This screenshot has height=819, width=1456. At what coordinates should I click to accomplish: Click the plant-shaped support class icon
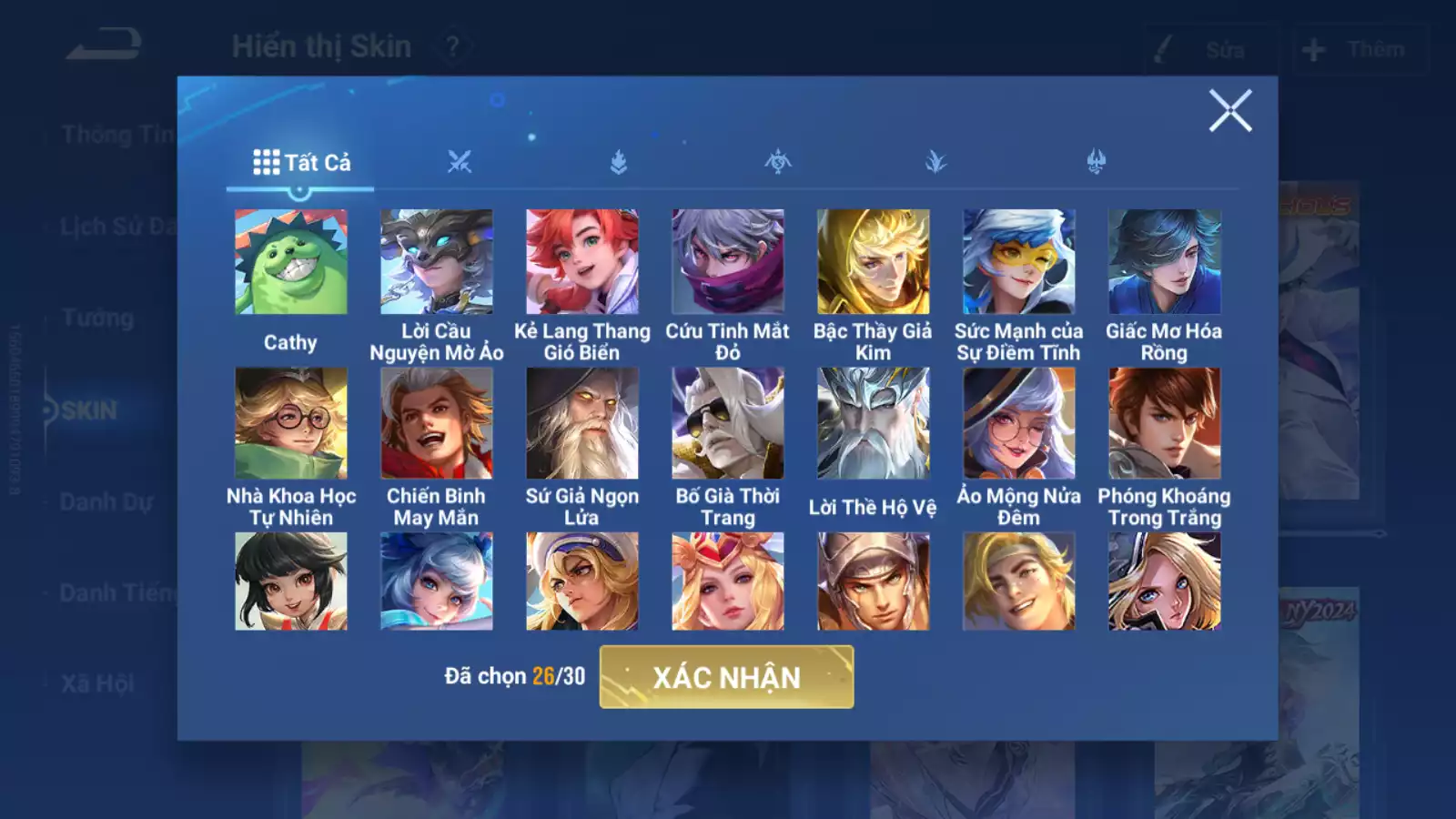(x=935, y=162)
